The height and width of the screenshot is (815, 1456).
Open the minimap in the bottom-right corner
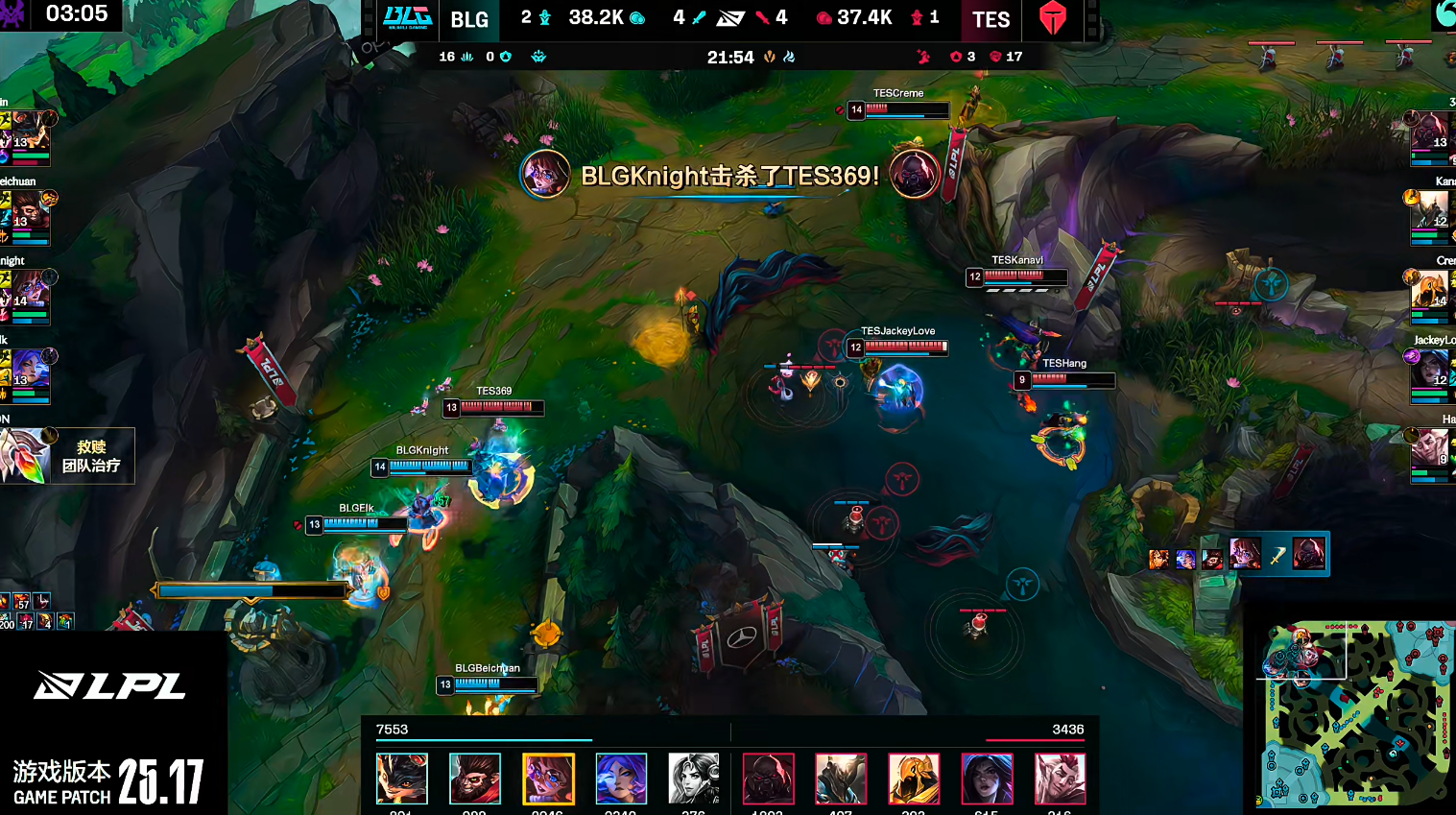1355,714
